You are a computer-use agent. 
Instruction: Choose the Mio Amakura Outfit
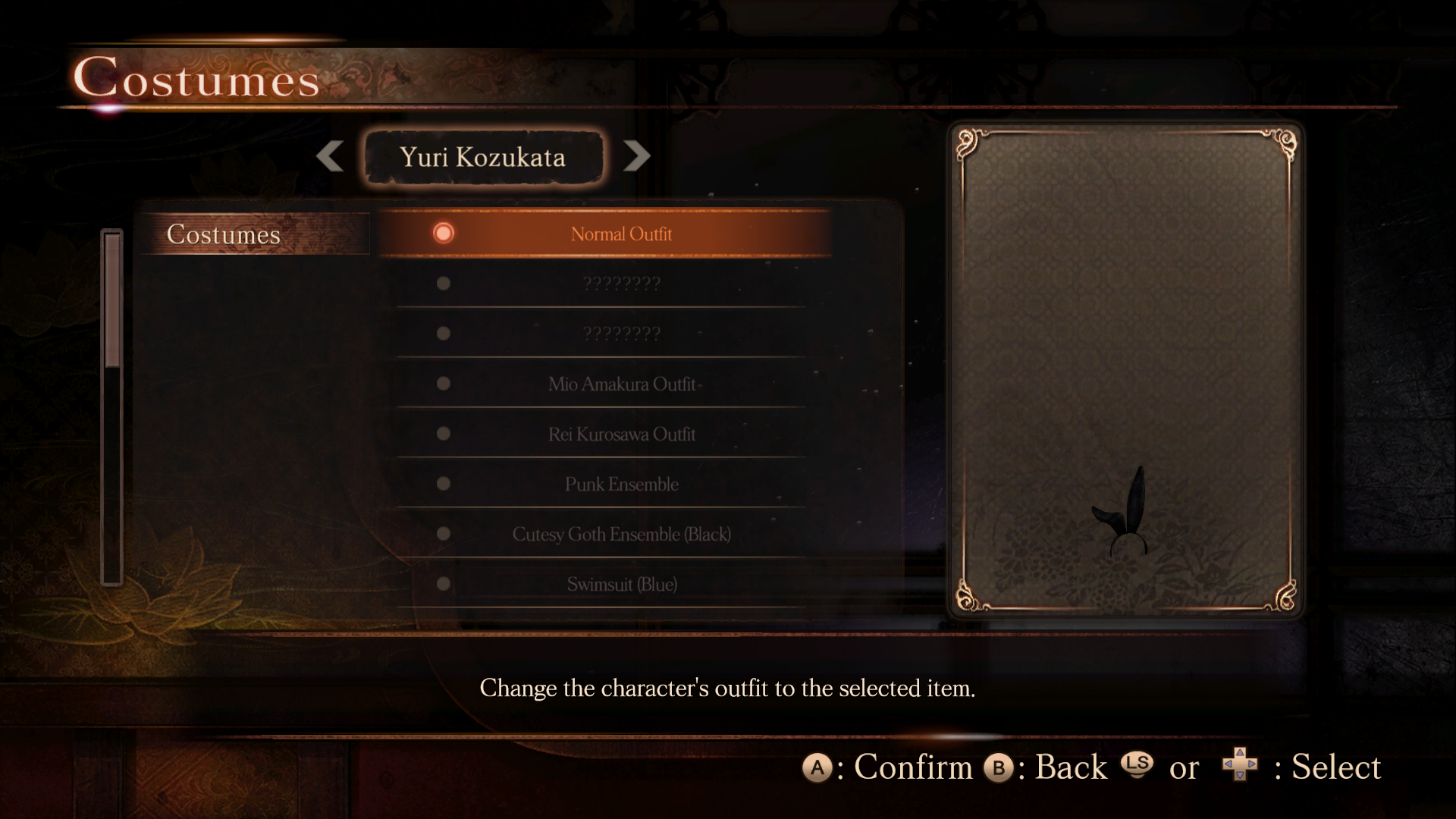click(620, 384)
